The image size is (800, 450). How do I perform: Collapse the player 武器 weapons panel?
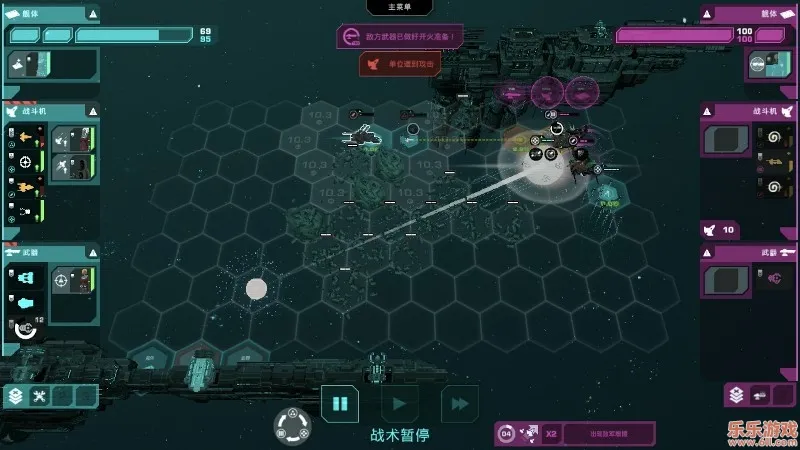tap(93, 252)
